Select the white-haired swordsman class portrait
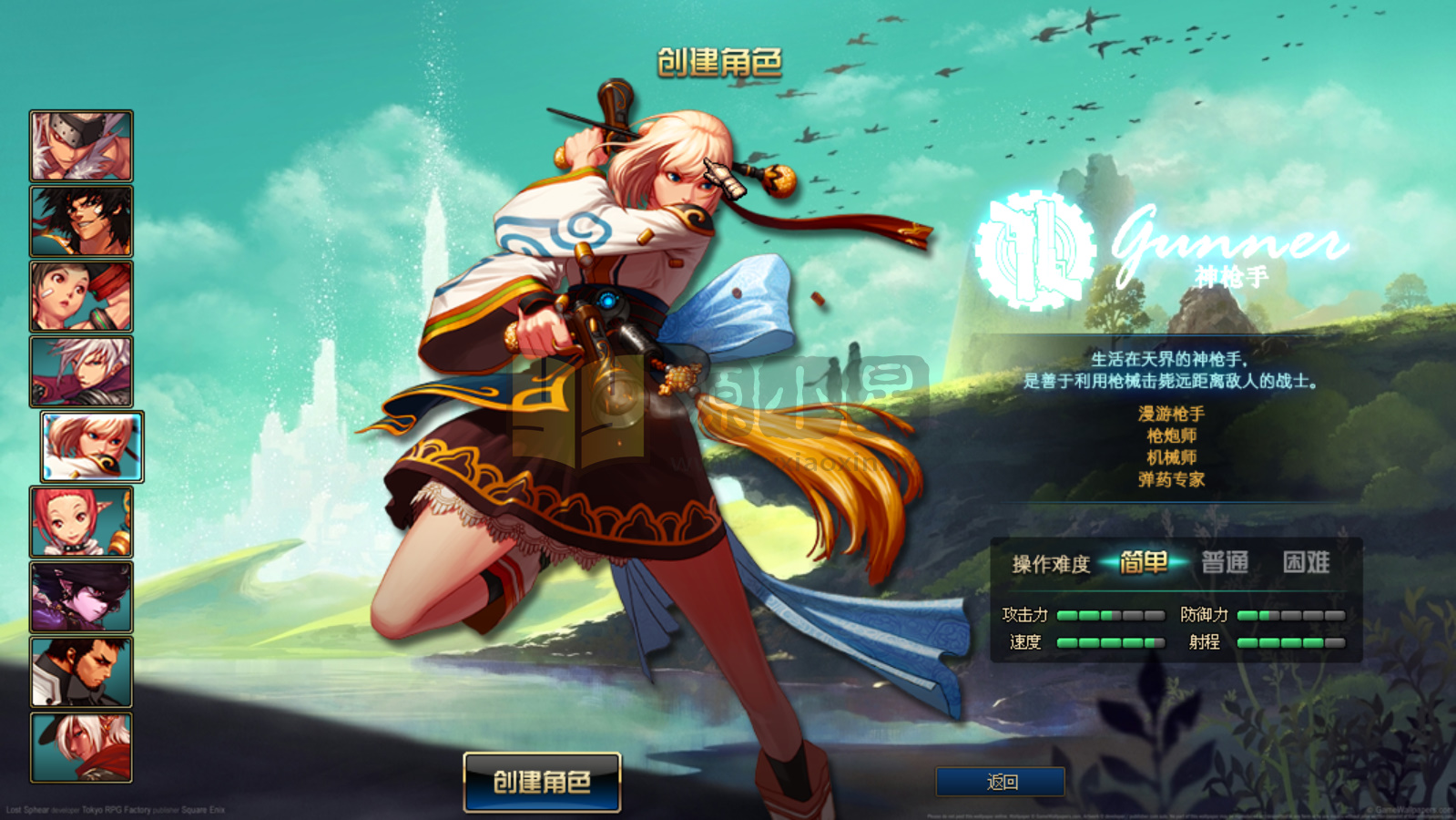 pyautogui.click(x=81, y=370)
